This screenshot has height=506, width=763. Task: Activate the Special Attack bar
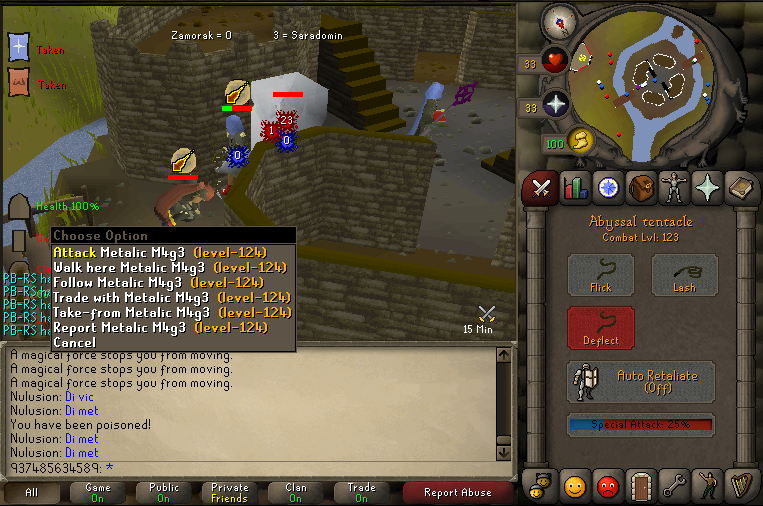pyautogui.click(x=641, y=424)
